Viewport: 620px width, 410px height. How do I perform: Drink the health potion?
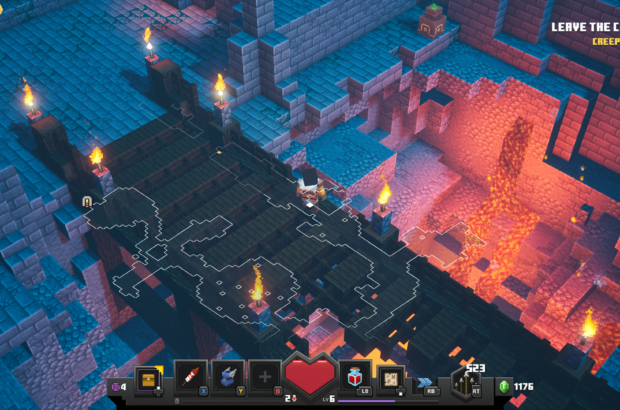[x=355, y=376]
